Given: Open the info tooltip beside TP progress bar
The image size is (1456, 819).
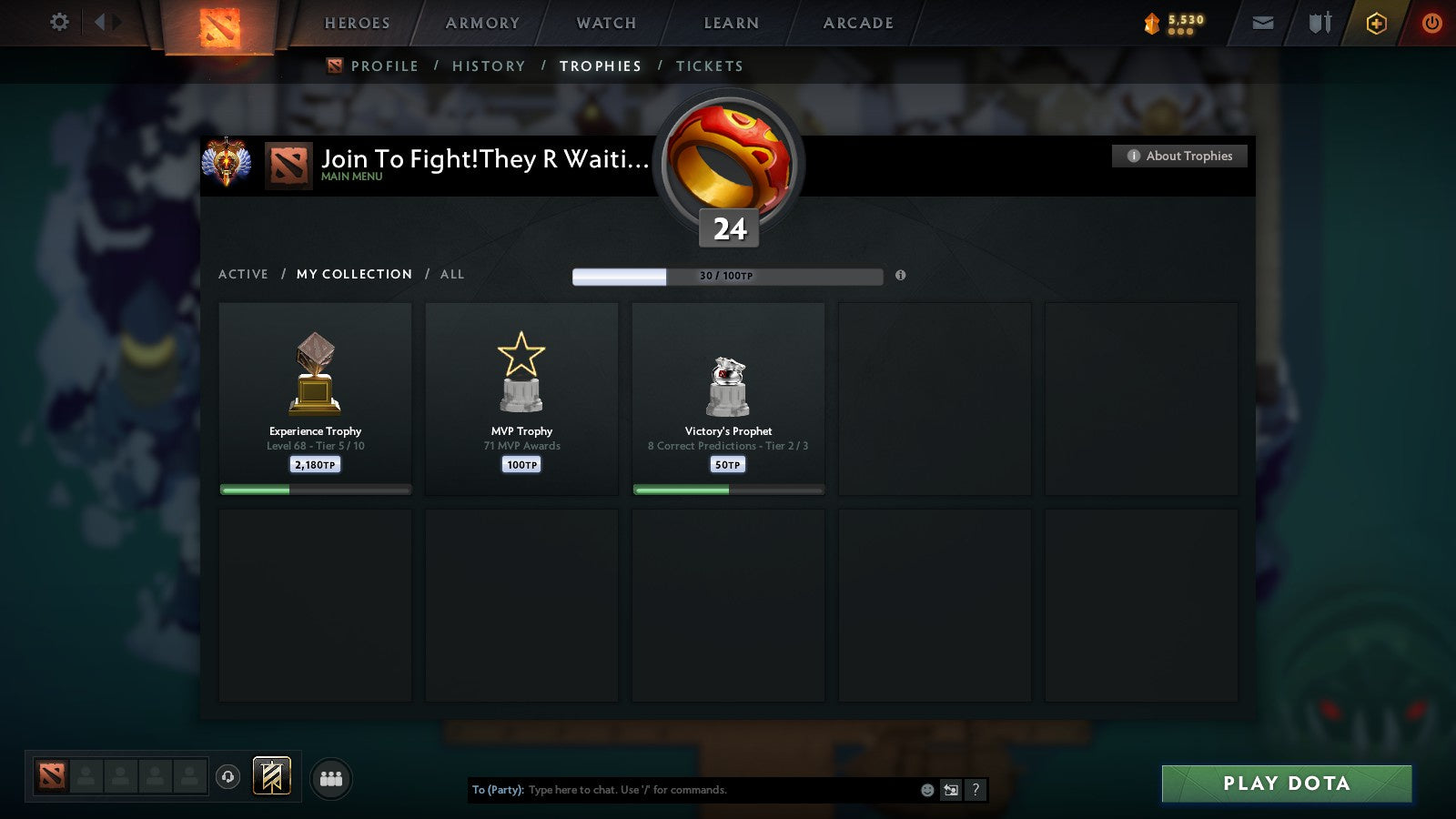Looking at the screenshot, I should [902, 276].
